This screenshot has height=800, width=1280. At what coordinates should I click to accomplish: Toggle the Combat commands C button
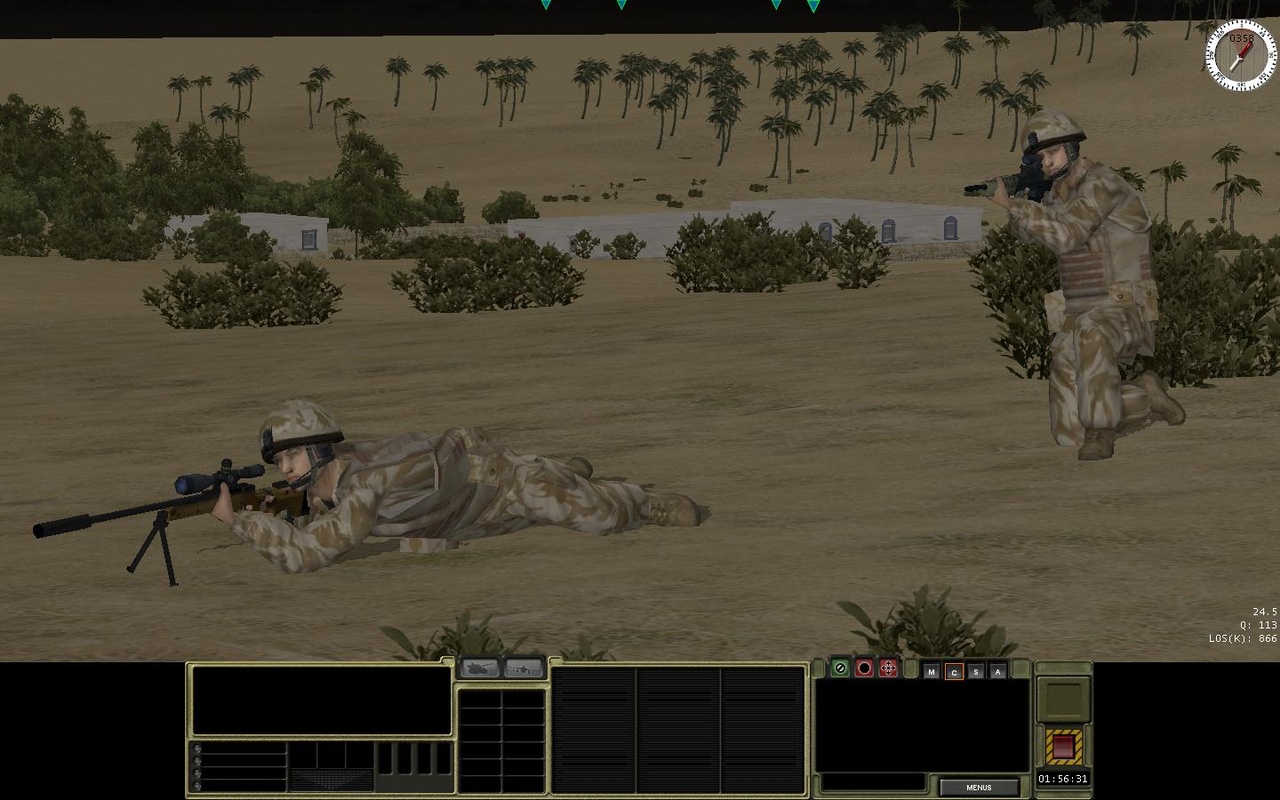tap(953, 670)
